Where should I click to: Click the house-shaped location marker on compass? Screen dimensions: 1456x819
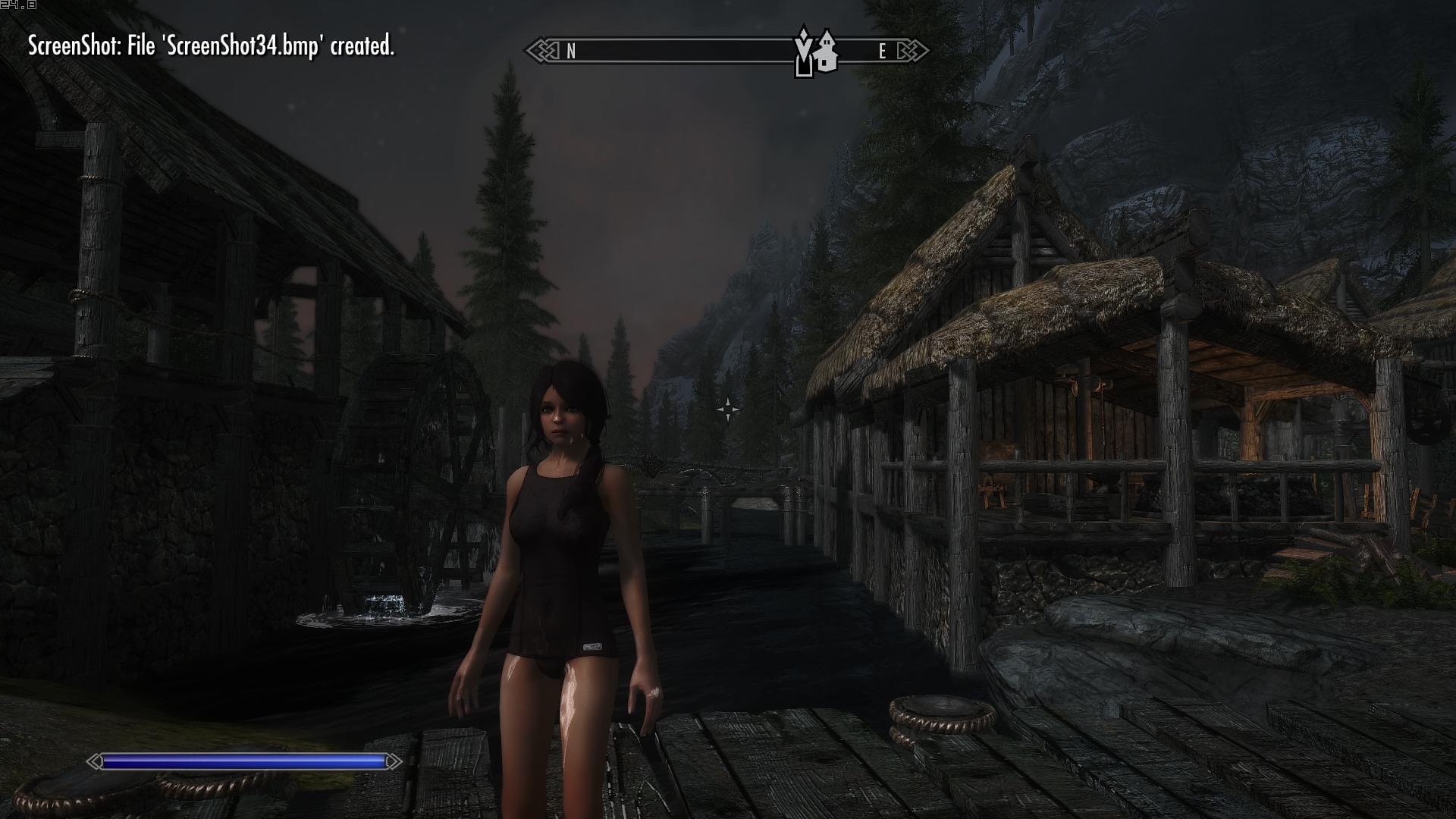click(x=826, y=52)
